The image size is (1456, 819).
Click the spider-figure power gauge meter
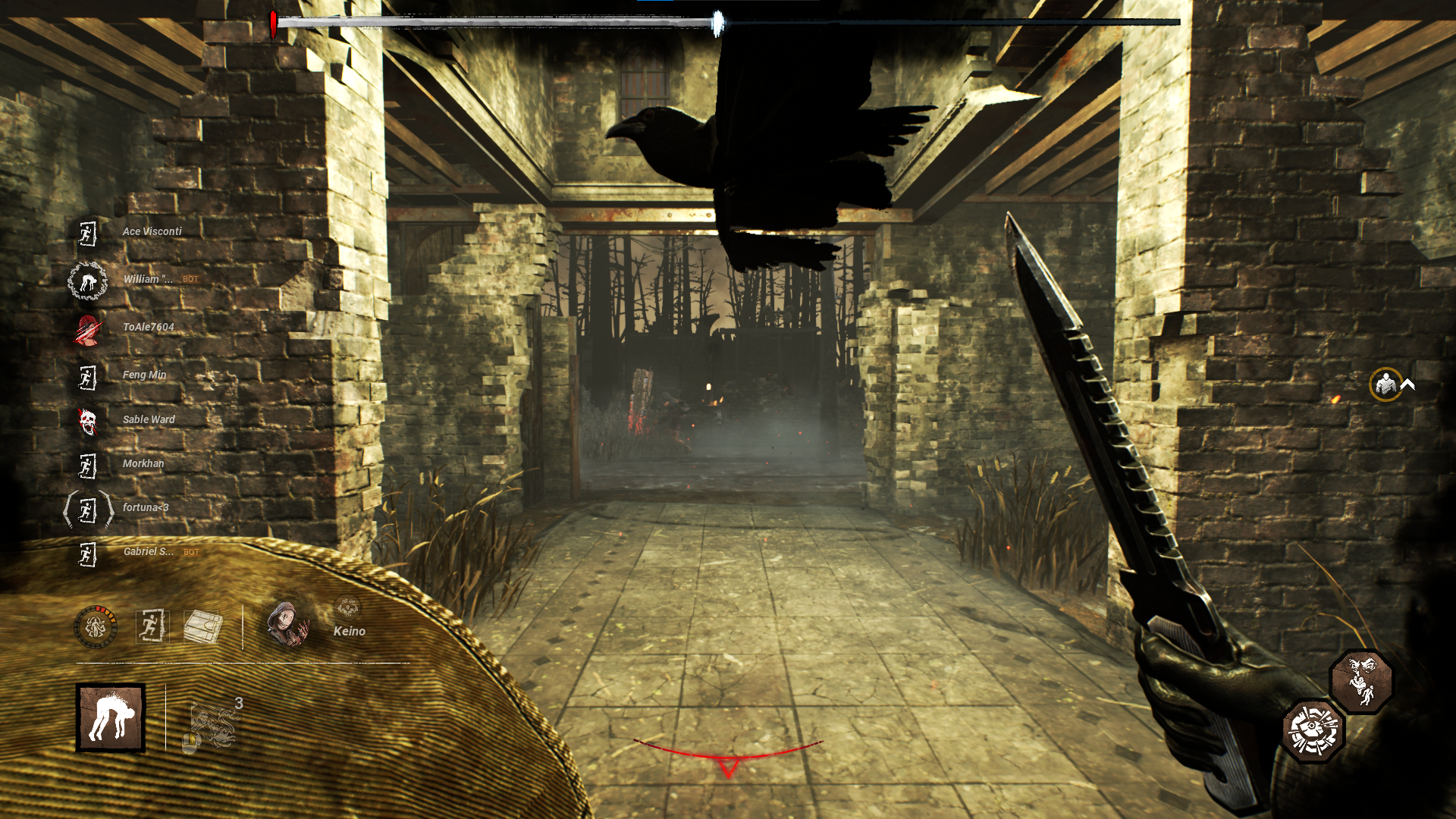tap(98, 627)
